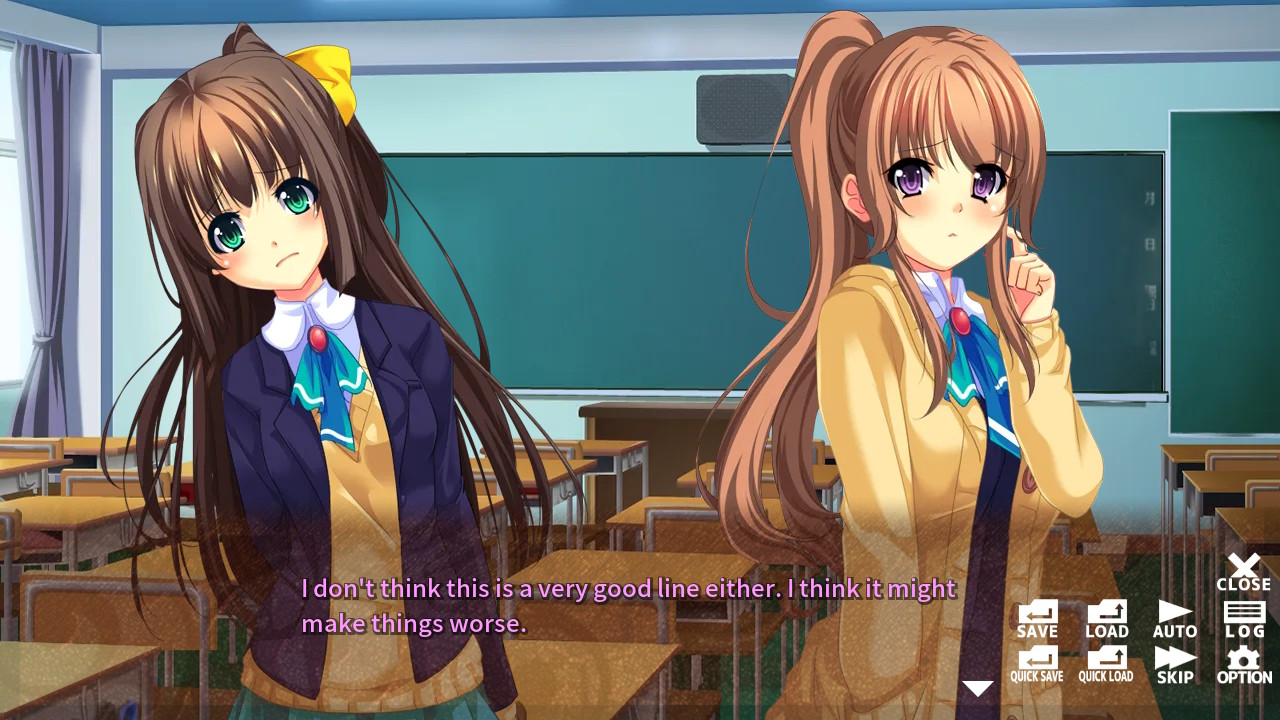
Task: Perform a quick load with QUICK LOAD icon
Action: 1106,660
